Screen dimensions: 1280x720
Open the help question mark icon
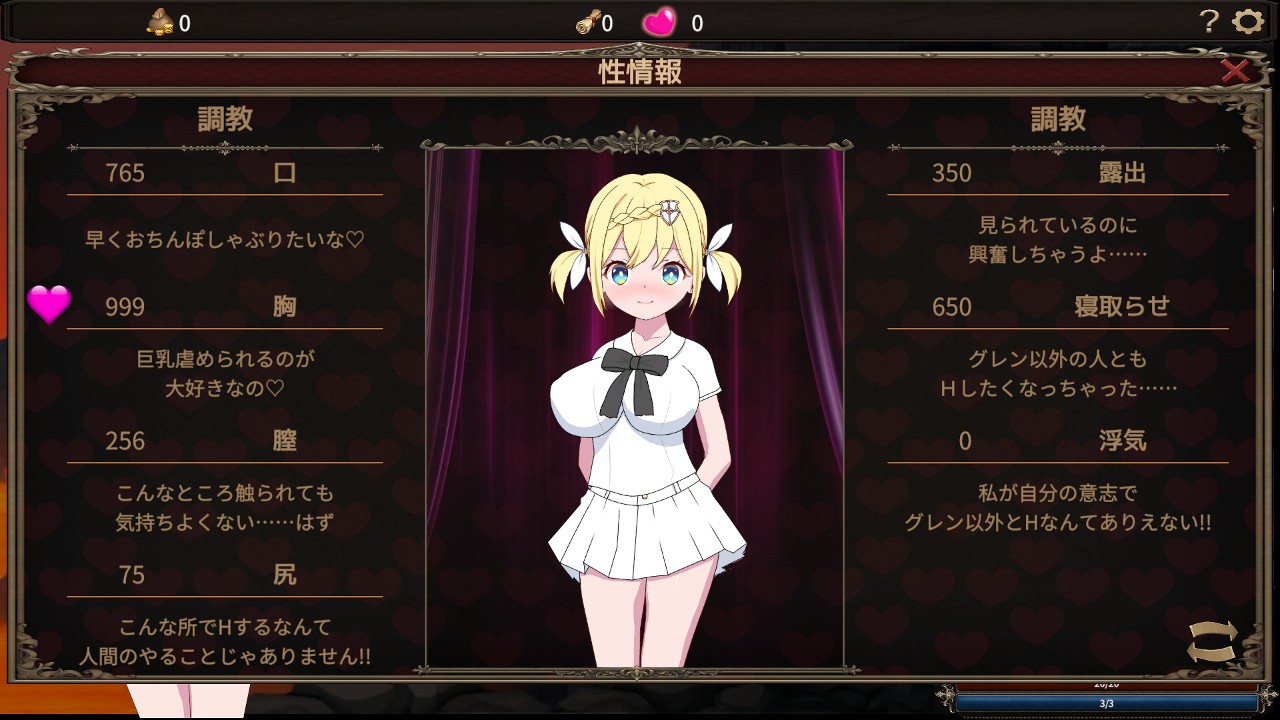[x=1209, y=22]
